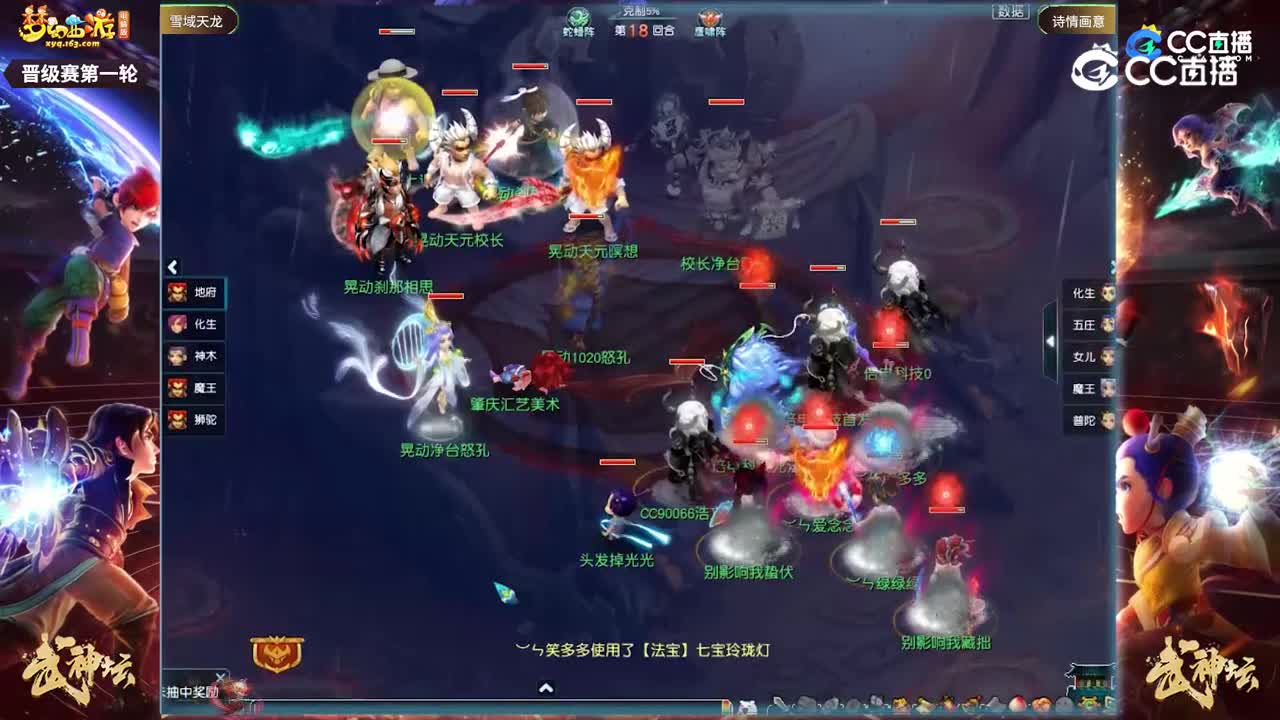Collapse the left sidebar with its arrow
The height and width of the screenshot is (720, 1280).
pos(172,266)
